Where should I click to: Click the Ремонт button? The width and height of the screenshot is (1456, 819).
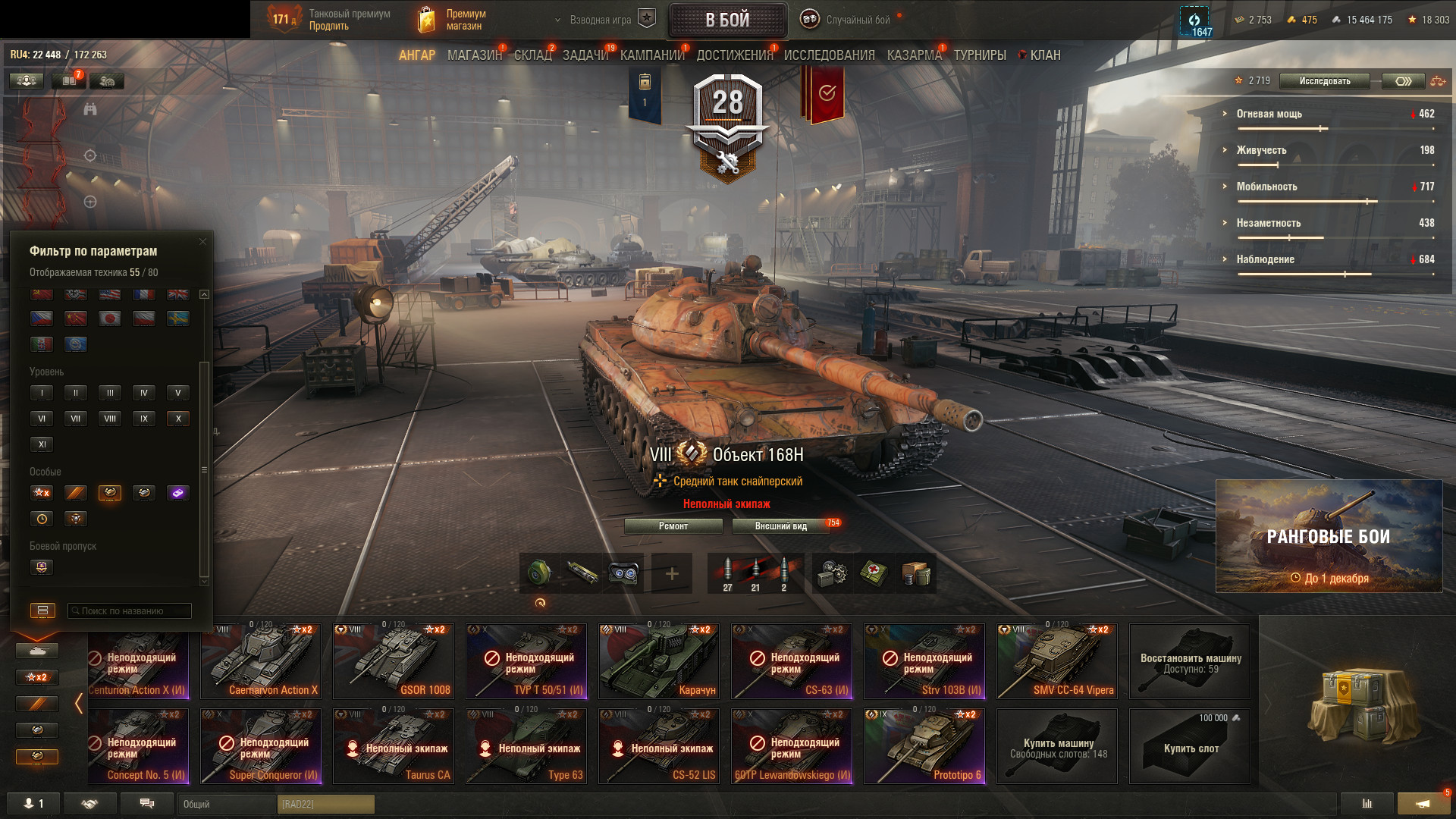tap(673, 526)
